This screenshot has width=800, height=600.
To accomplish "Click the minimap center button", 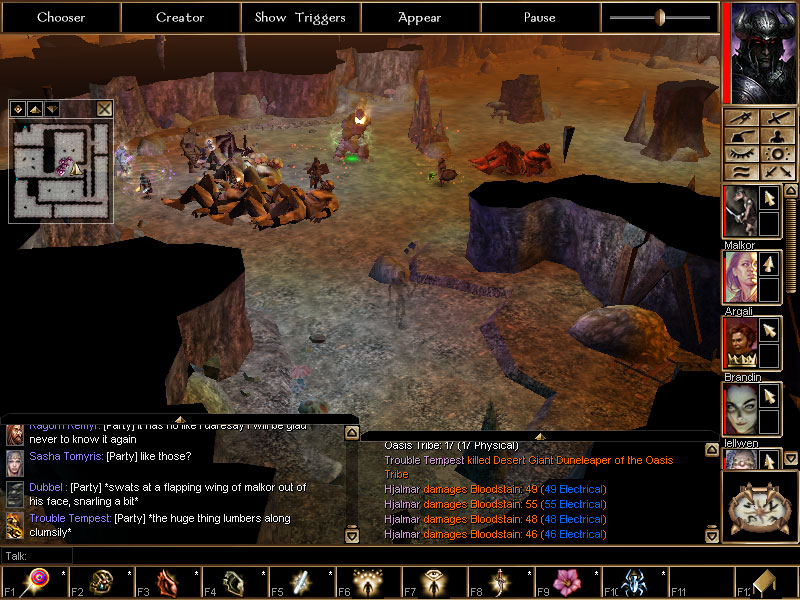I will point(18,109).
